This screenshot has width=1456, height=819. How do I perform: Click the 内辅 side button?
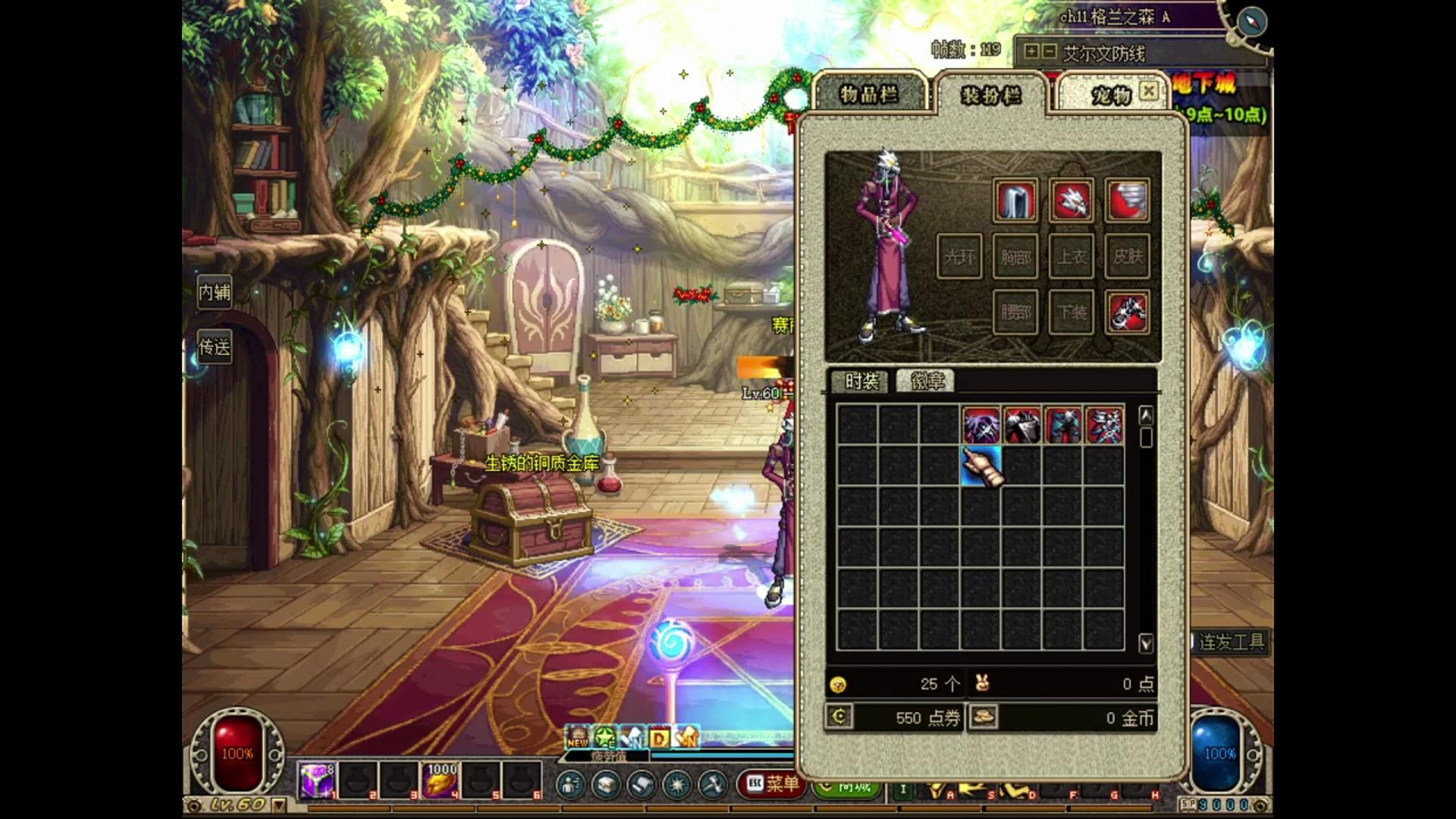point(215,292)
